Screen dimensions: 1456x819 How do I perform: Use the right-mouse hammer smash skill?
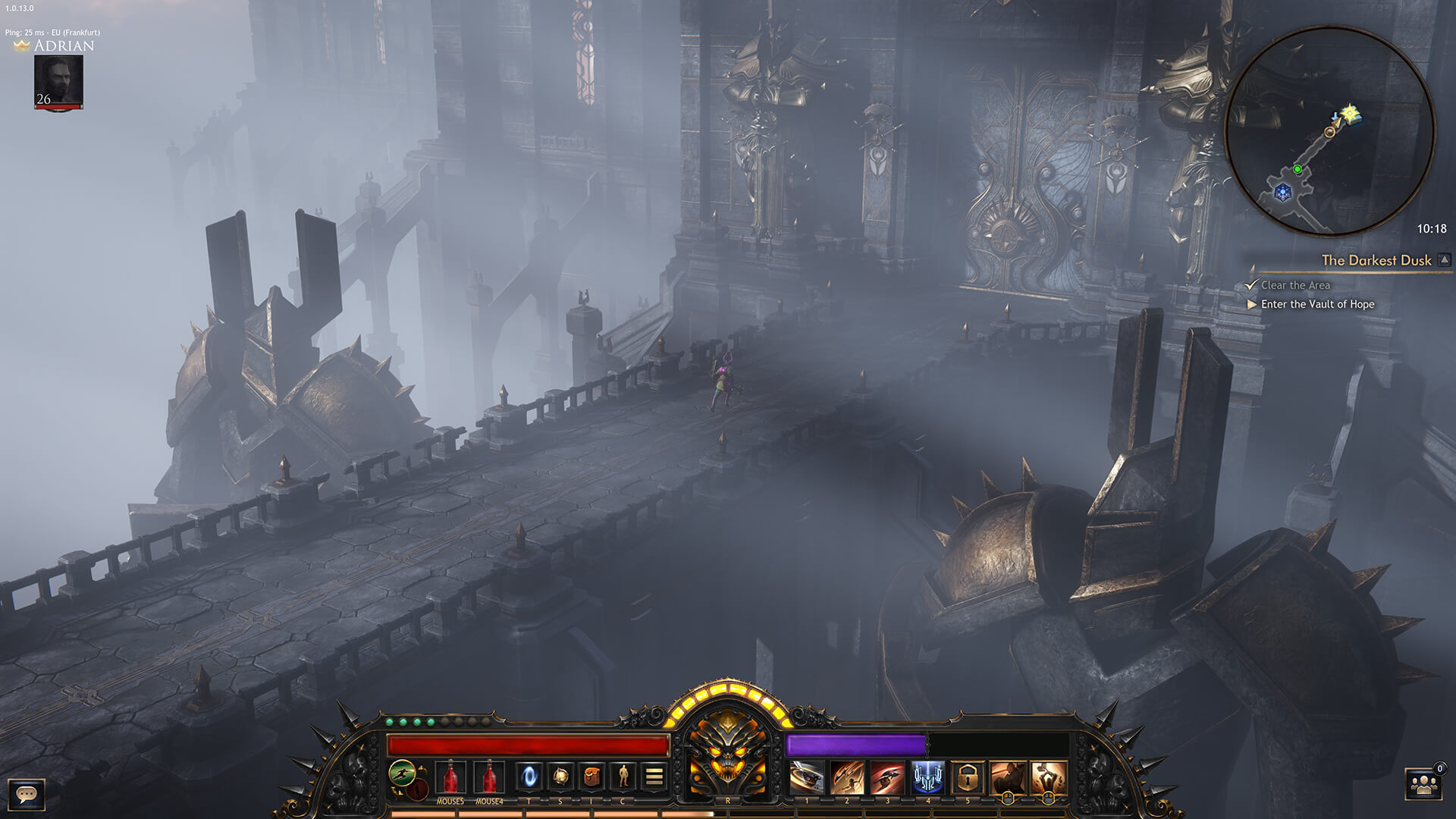point(1048,778)
